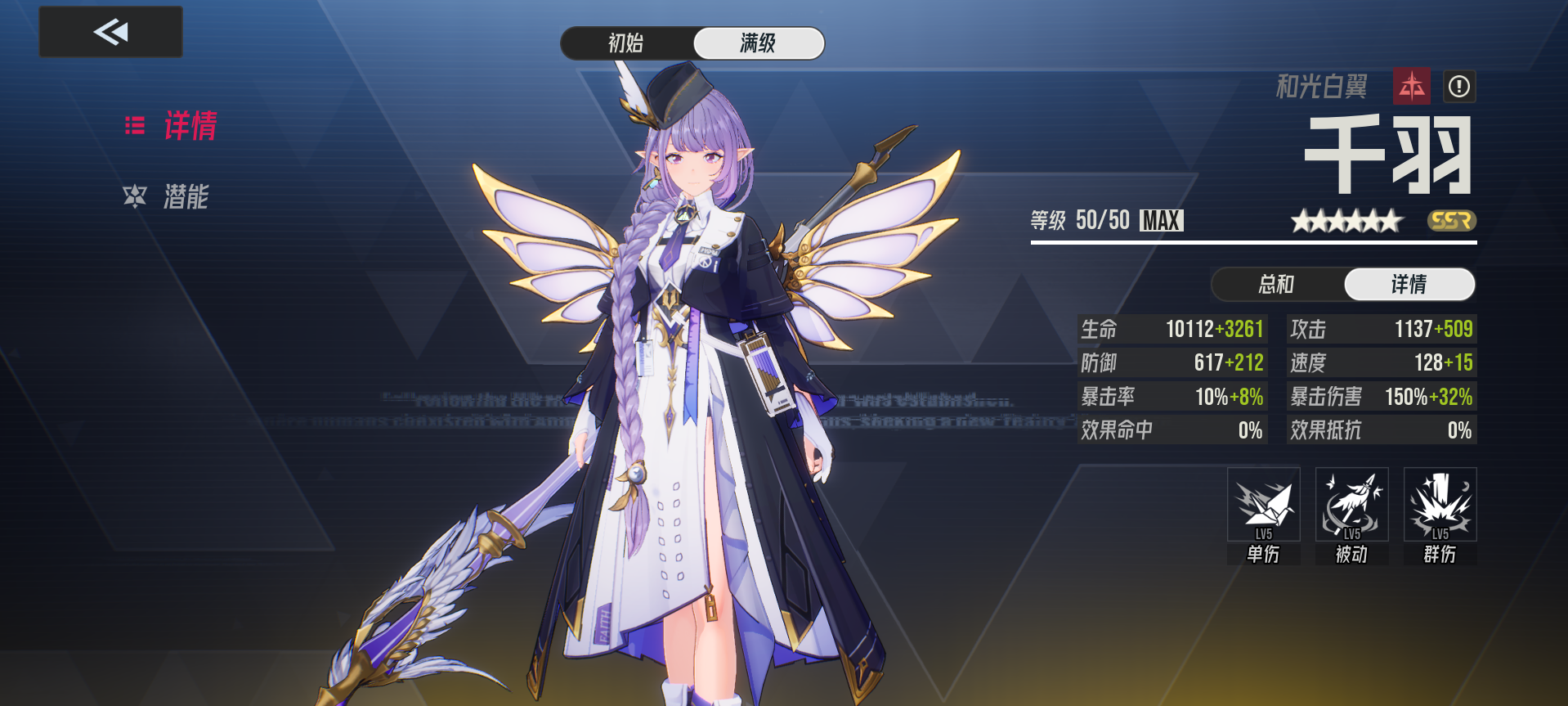Toggle 满级 max-level display
The image size is (1568, 706).
point(758,43)
